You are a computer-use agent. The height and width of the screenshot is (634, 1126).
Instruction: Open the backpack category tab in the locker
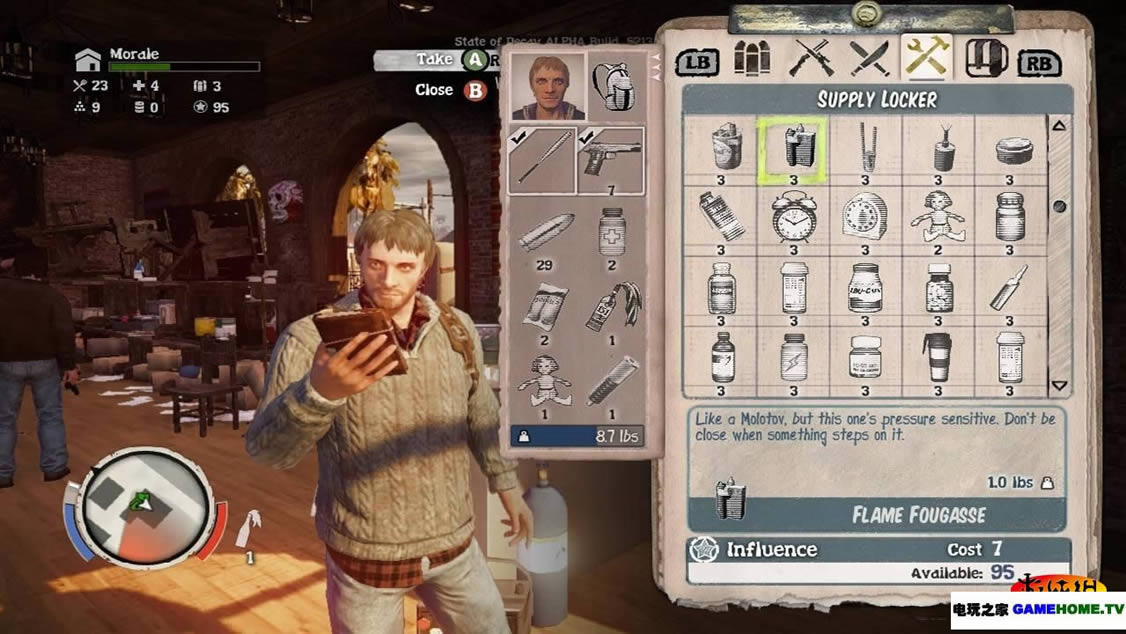click(985, 59)
